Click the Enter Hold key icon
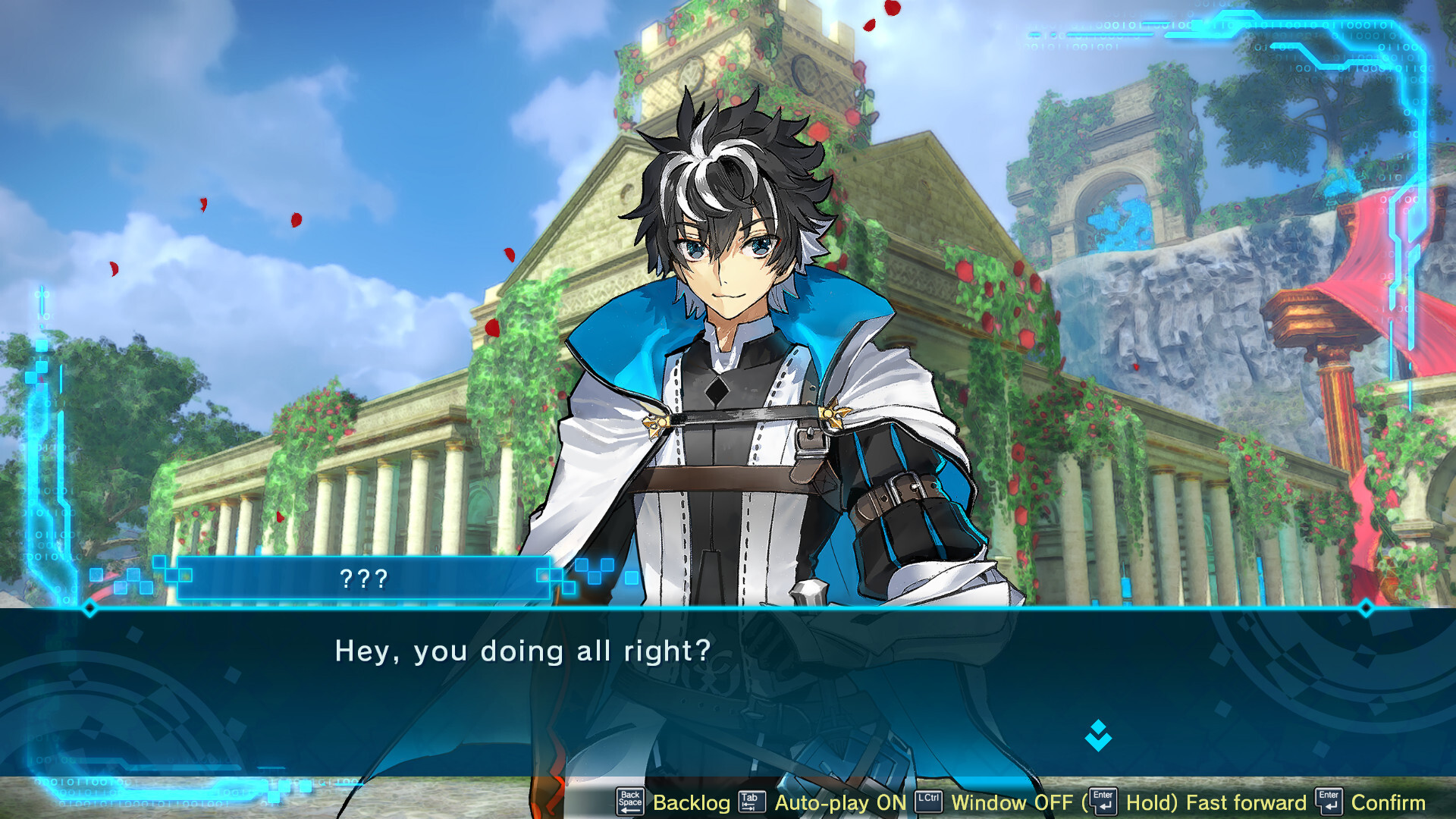1456x819 pixels. click(1103, 802)
